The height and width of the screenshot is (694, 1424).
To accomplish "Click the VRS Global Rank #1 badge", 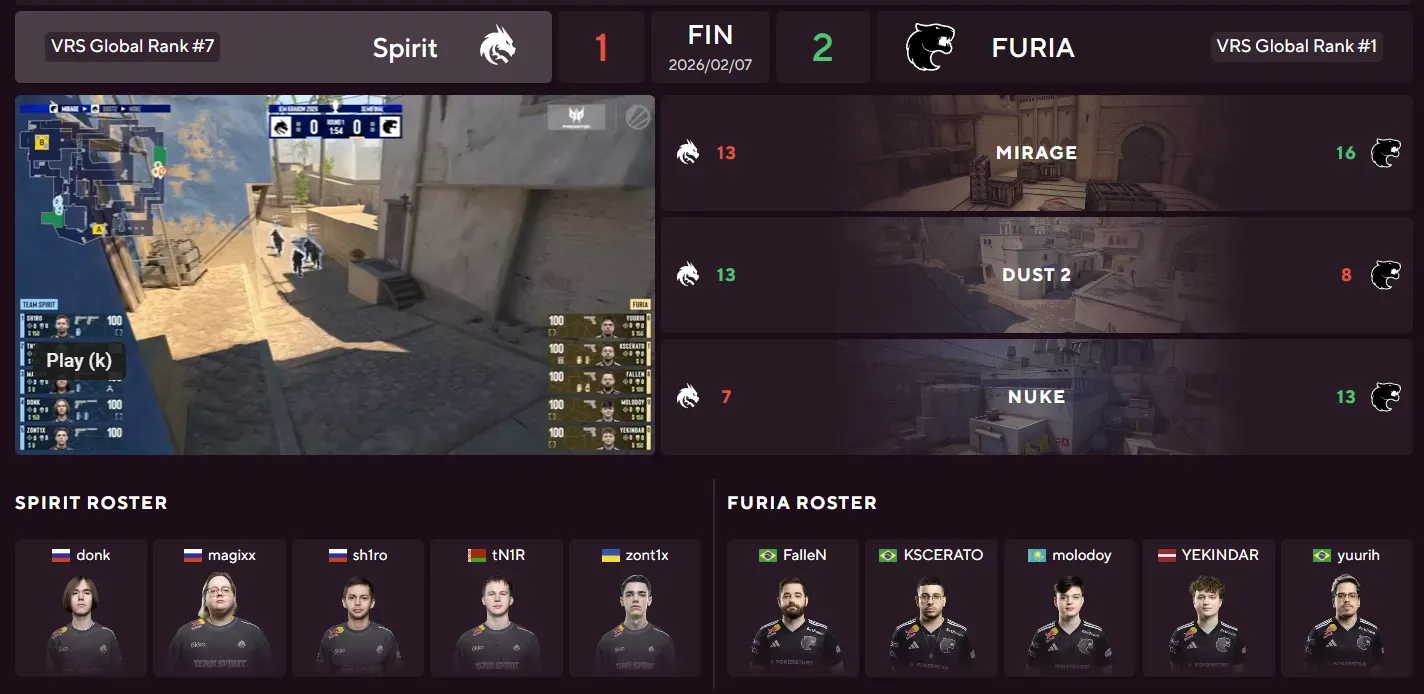I will coord(1296,47).
